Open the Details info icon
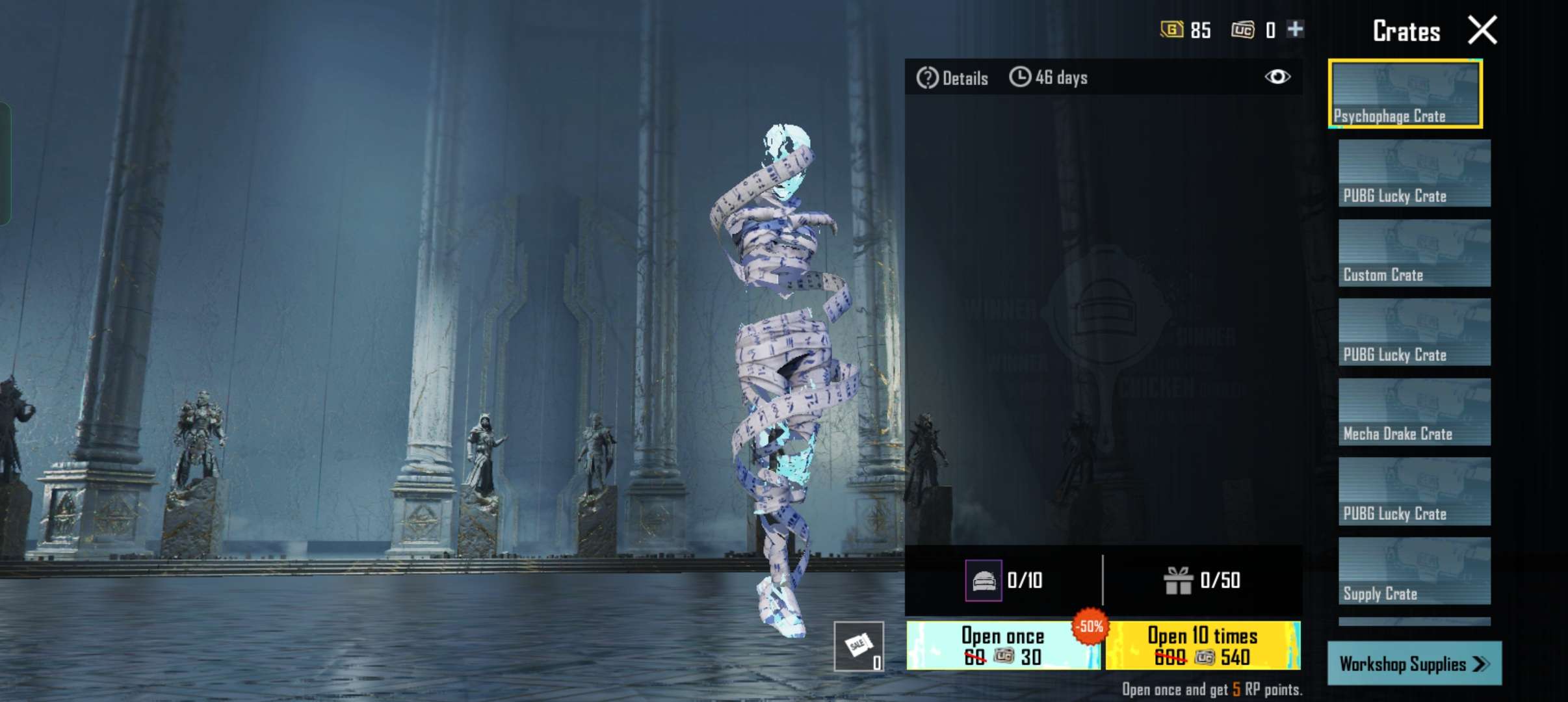The height and width of the screenshot is (702, 1568). click(928, 77)
